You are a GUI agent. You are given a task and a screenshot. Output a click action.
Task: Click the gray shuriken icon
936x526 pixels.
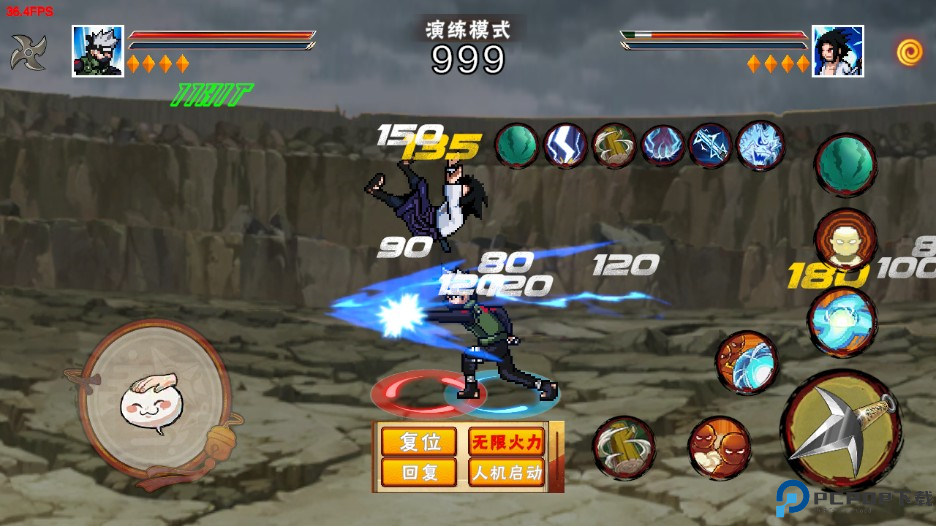click(x=28, y=52)
